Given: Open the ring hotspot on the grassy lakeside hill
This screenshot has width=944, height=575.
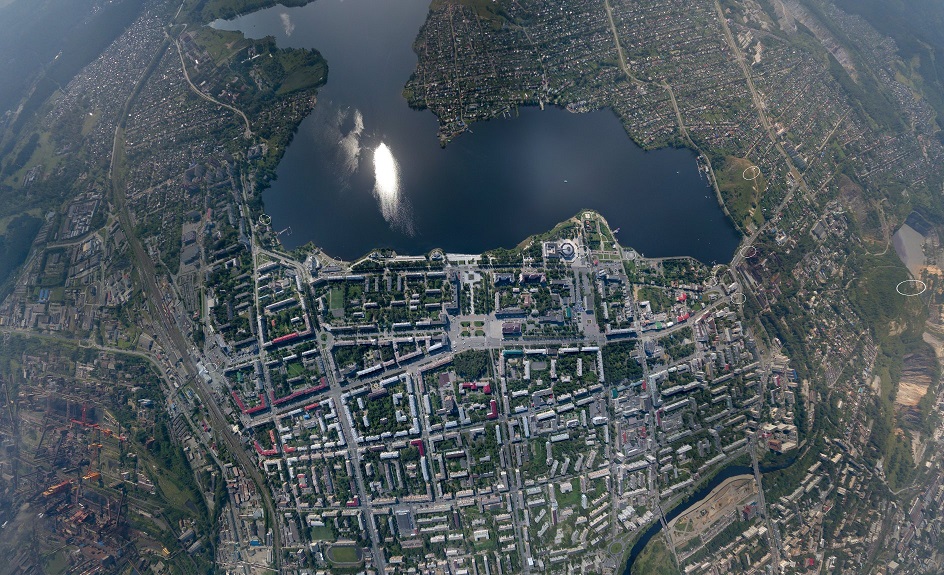Looking at the screenshot, I should [x=751, y=173].
